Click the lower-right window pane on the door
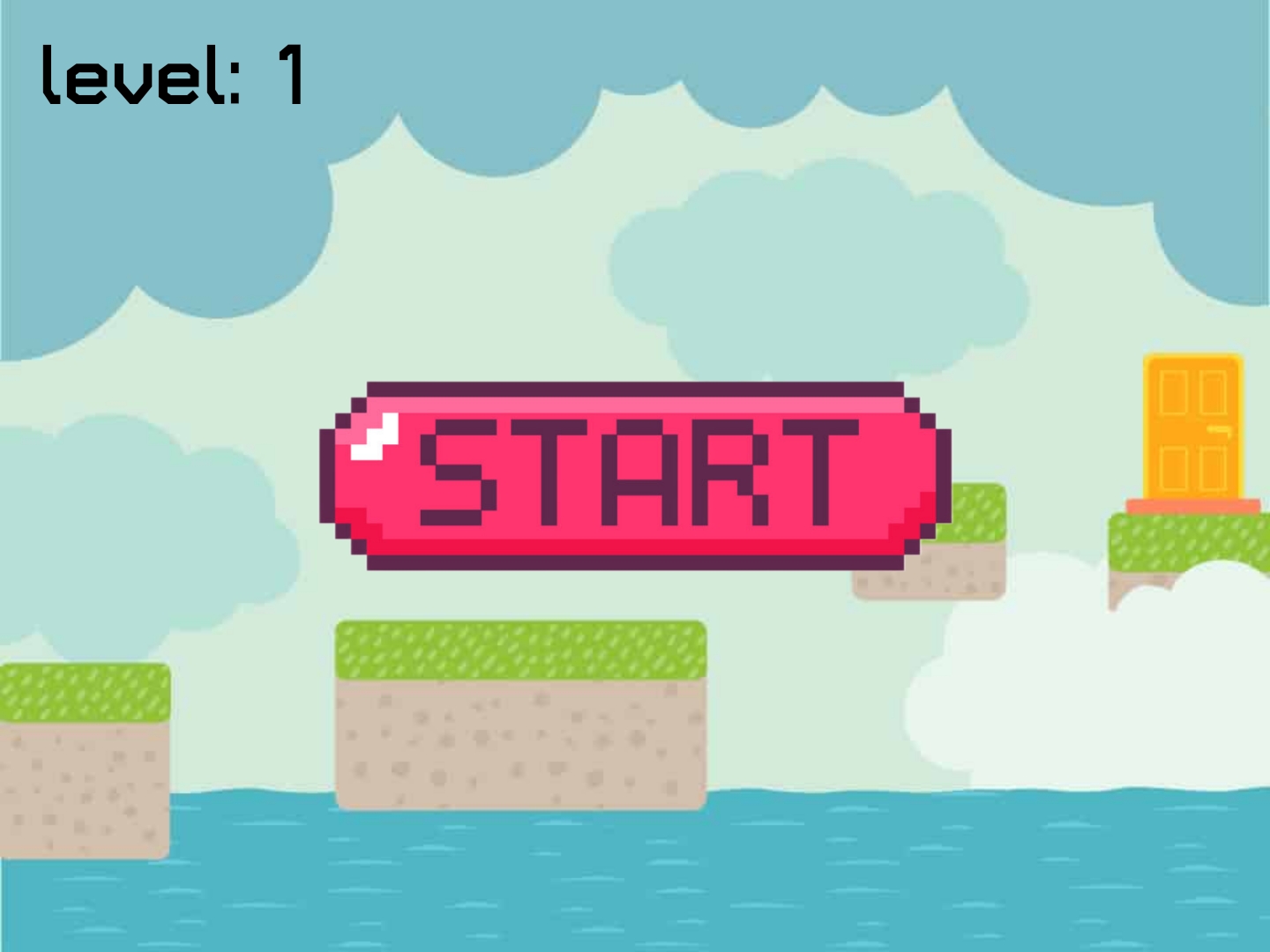The height and width of the screenshot is (952, 1270). (1214, 467)
